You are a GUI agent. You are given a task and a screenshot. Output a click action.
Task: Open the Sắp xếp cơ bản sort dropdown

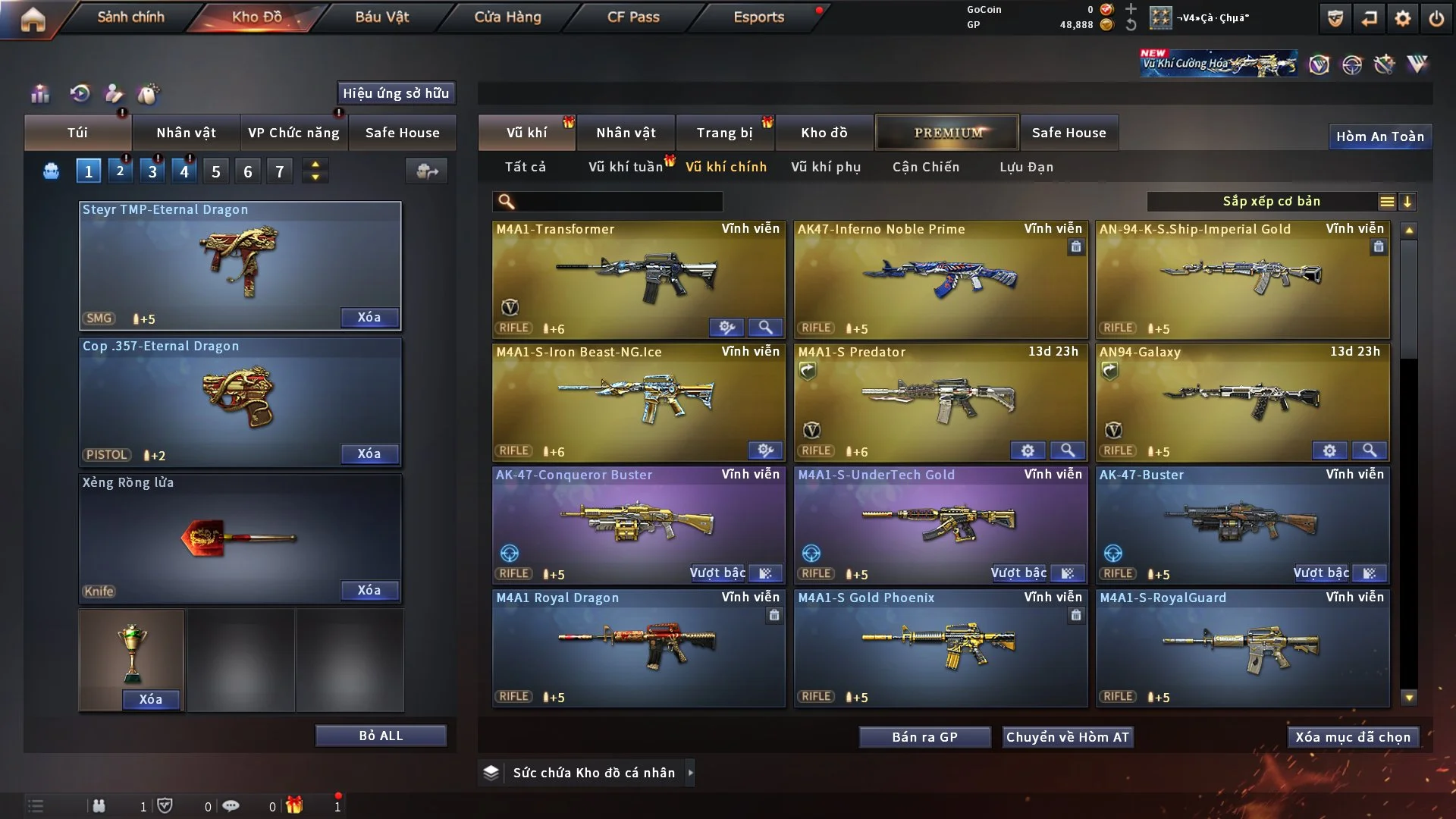(1271, 202)
